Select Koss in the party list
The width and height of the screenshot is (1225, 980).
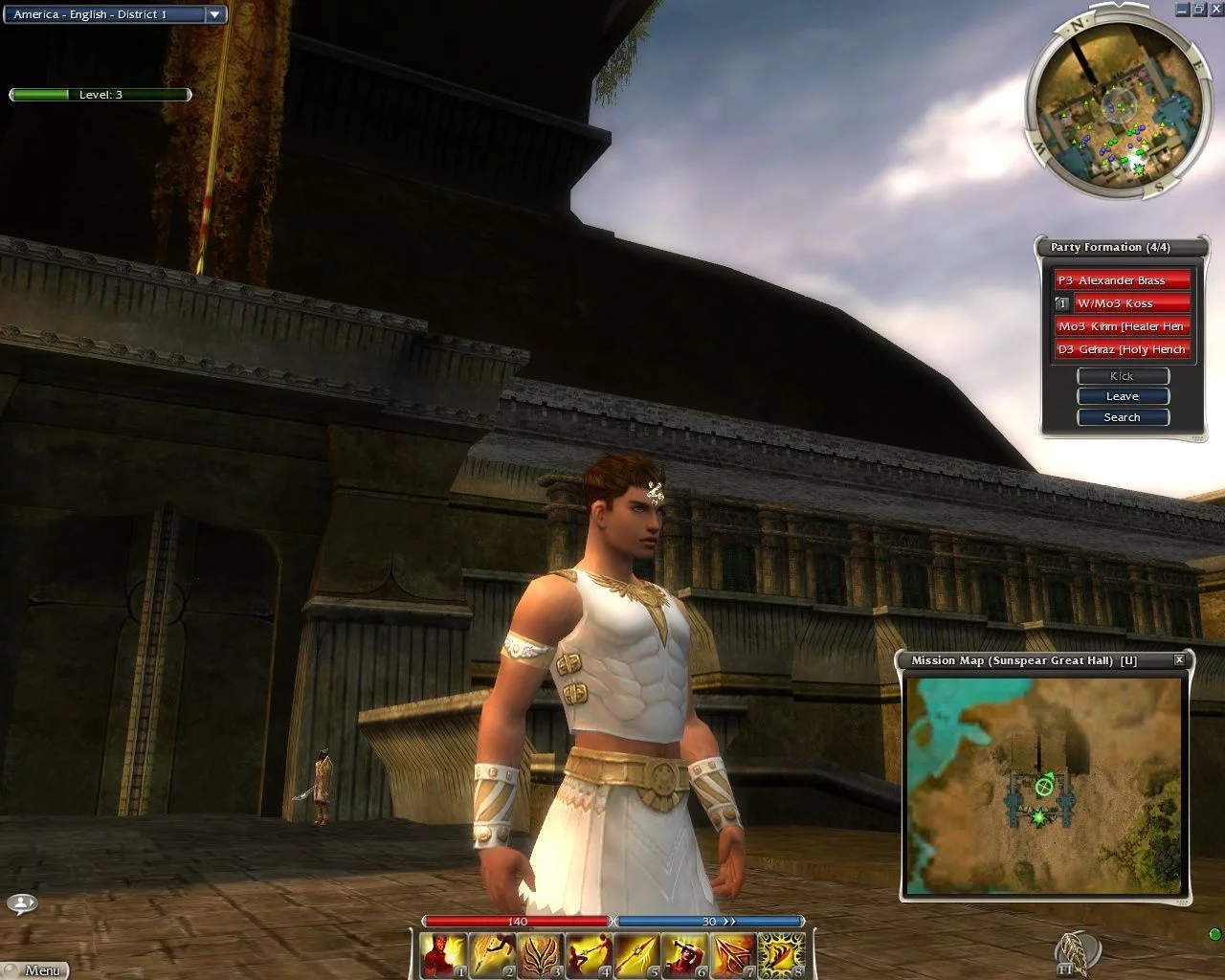coord(1131,303)
